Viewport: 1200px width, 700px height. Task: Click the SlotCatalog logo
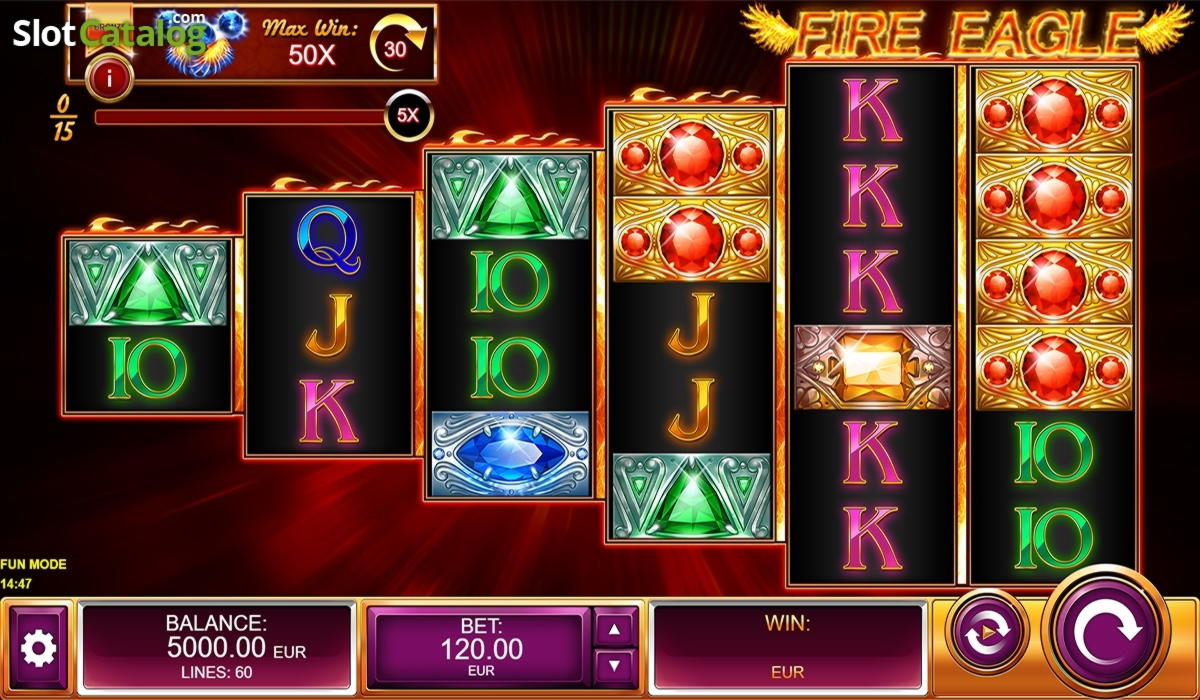pos(108,35)
